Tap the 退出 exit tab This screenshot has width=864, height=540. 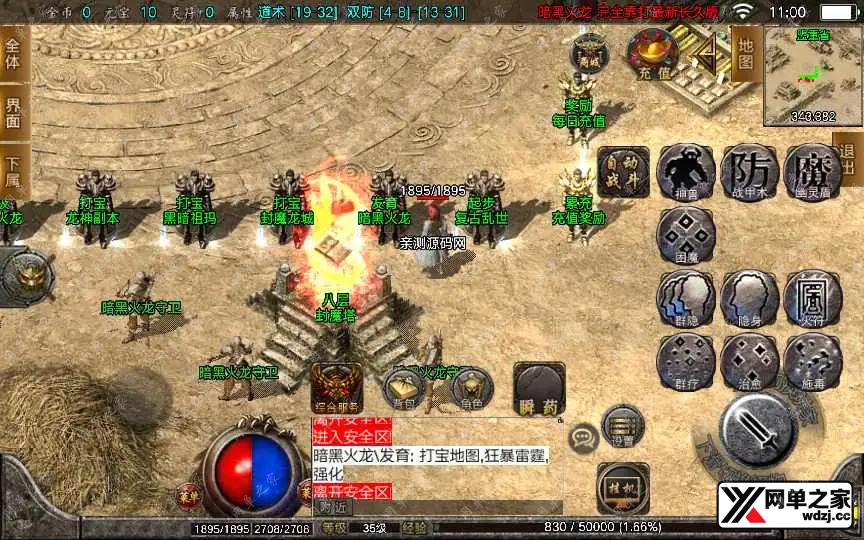849,161
